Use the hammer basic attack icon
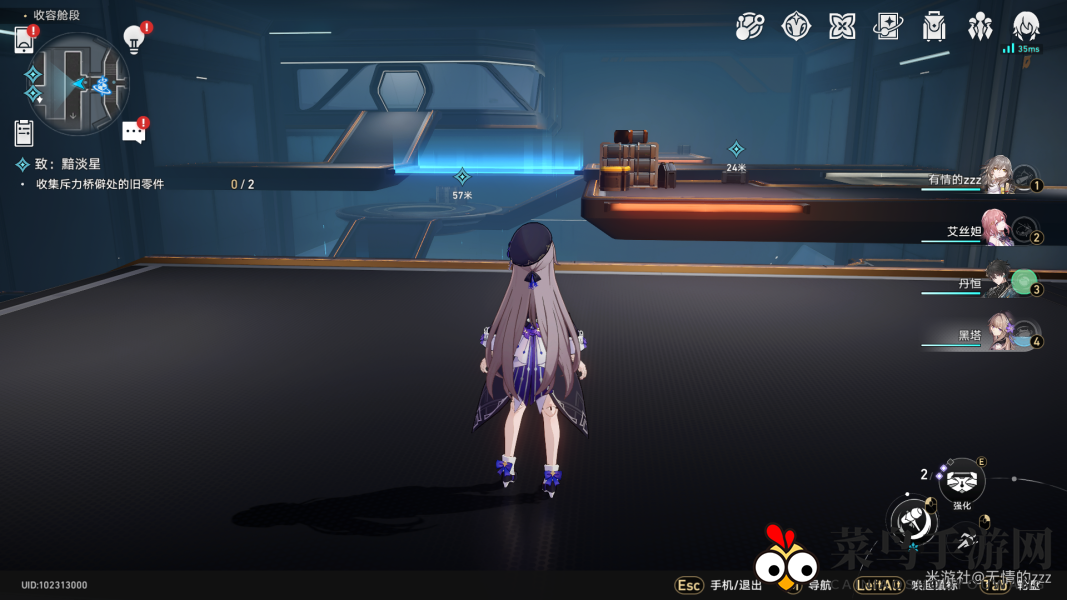Image resolution: width=1067 pixels, height=600 pixels. [x=913, y=519]
